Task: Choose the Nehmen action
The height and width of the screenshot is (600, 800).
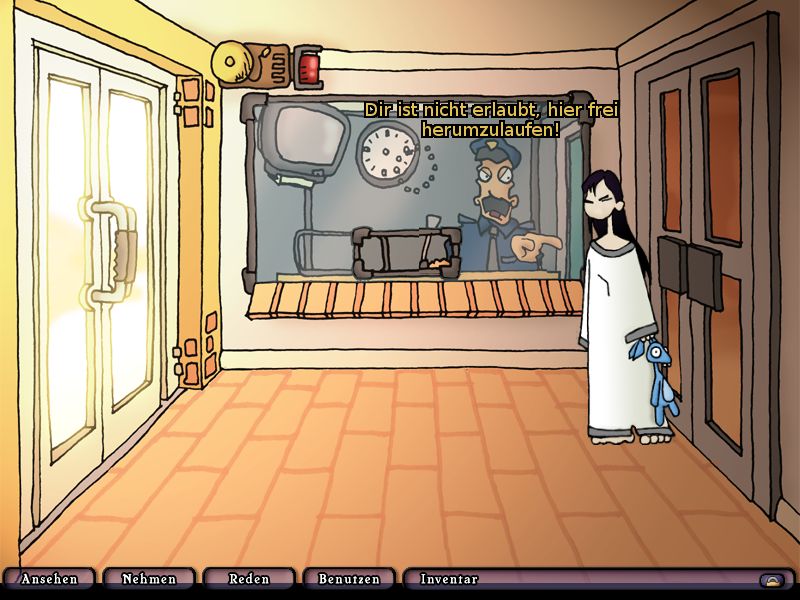Action: tap(149, 579)
